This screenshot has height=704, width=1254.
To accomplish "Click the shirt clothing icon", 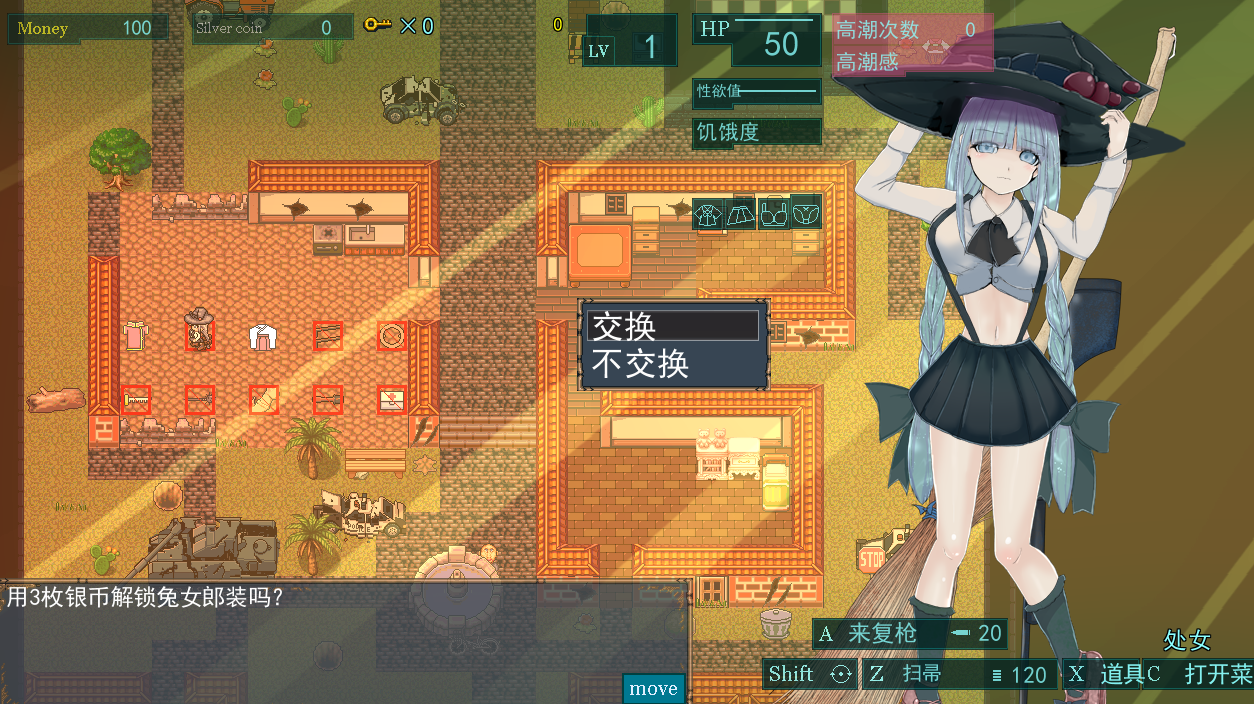I will pos(709,213).
